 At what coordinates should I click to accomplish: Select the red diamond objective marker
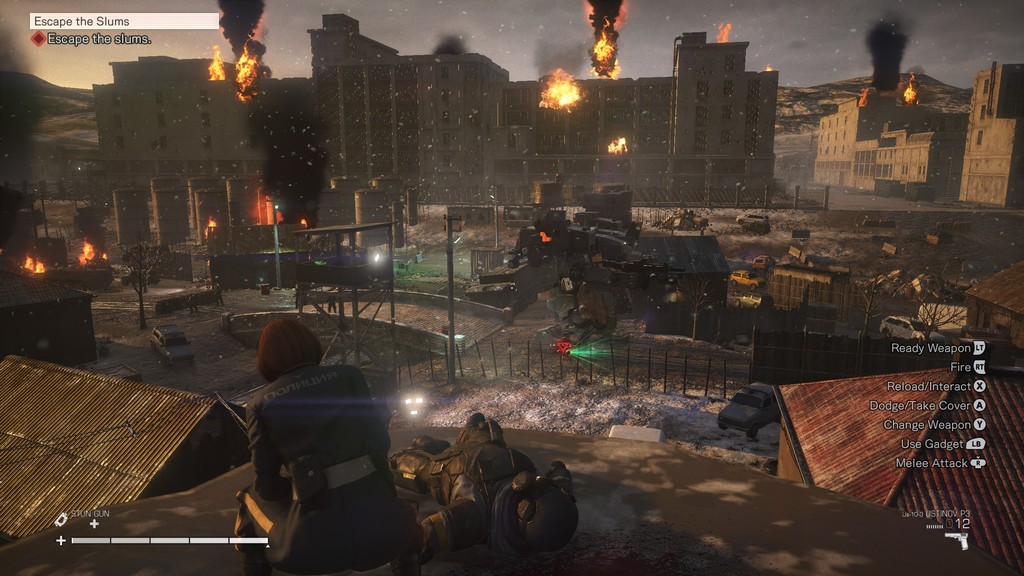click(38, 39)
